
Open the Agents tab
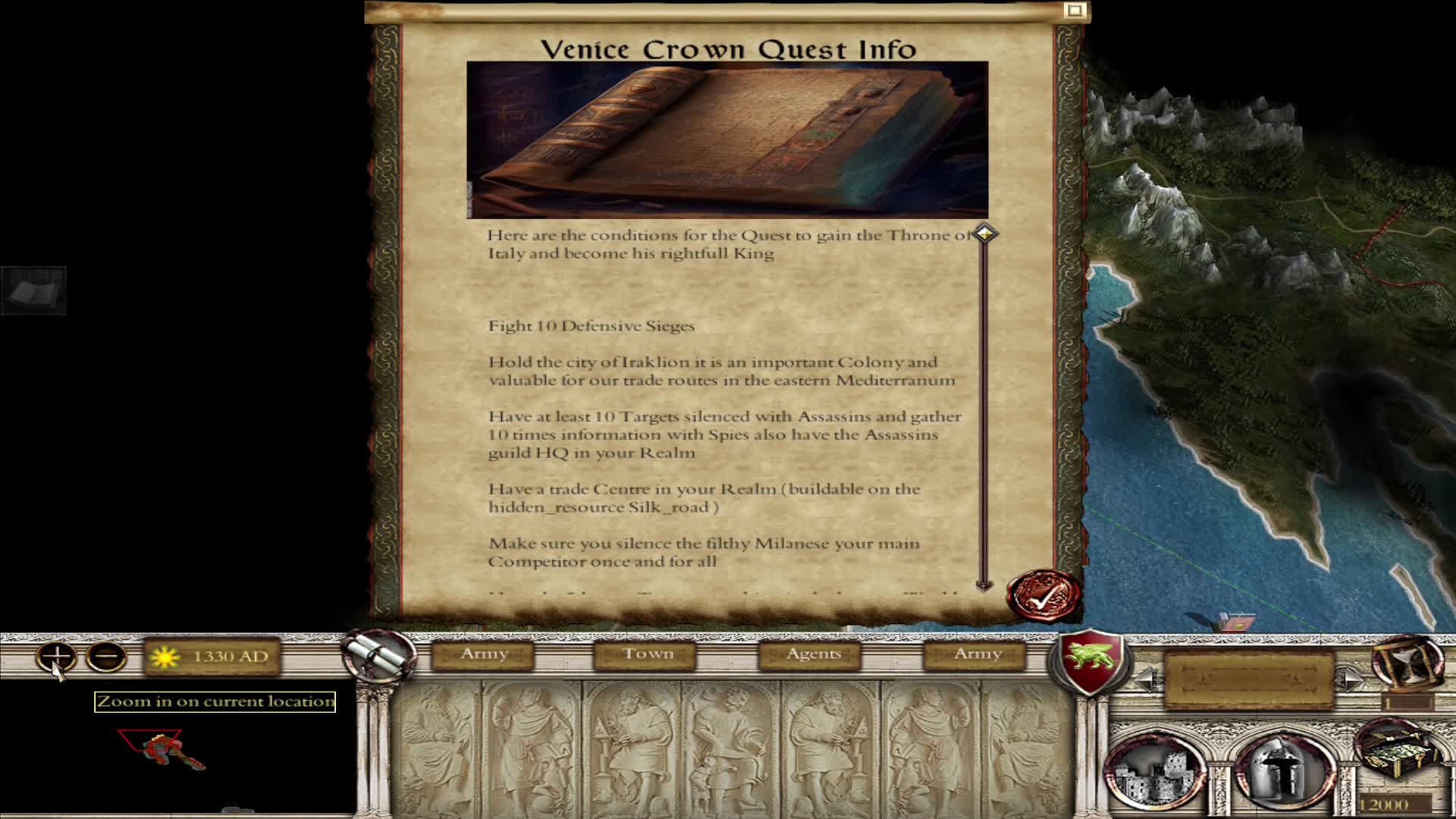coord(808,654)
